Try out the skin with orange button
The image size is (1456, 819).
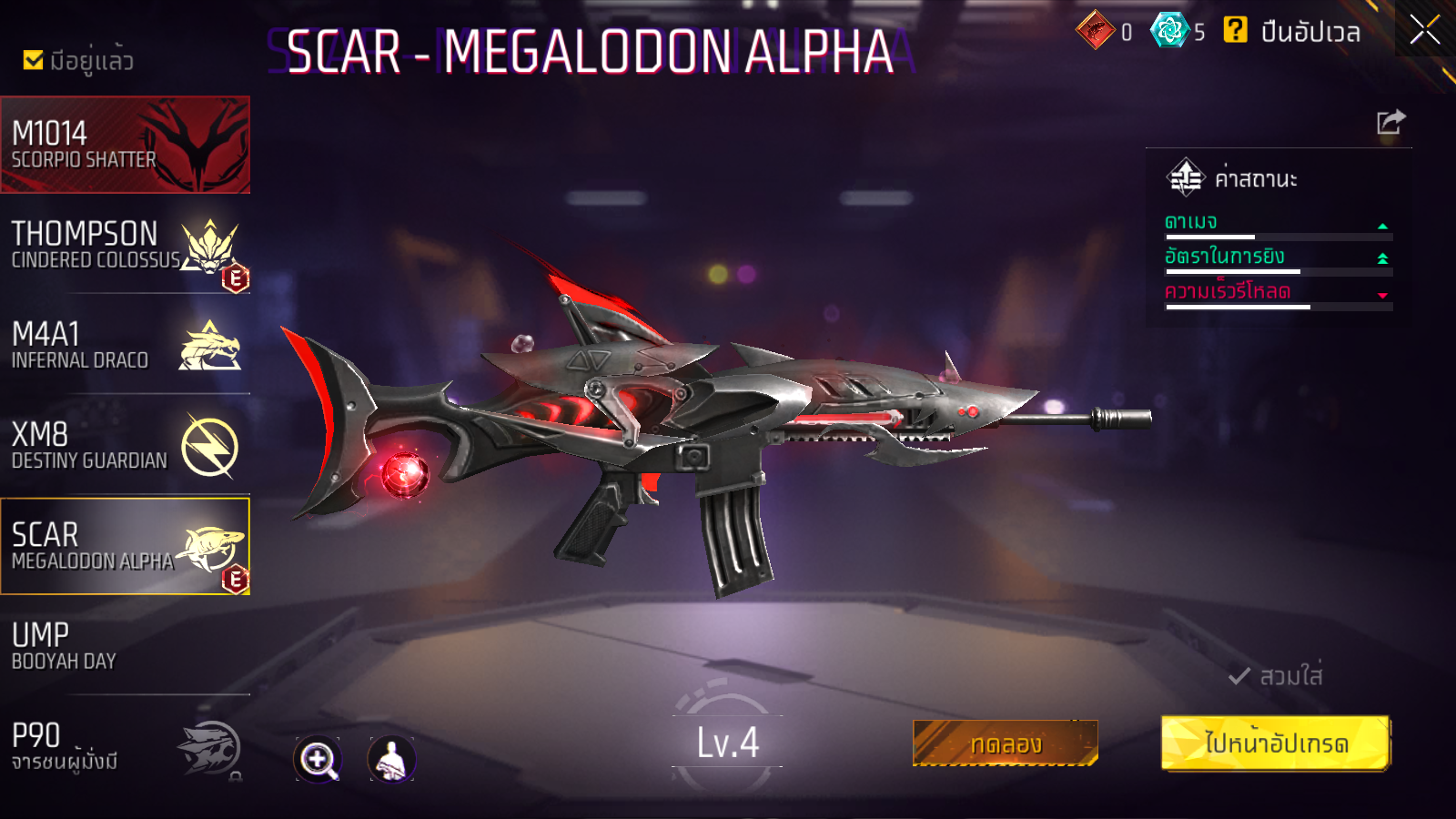(1006, 743)
